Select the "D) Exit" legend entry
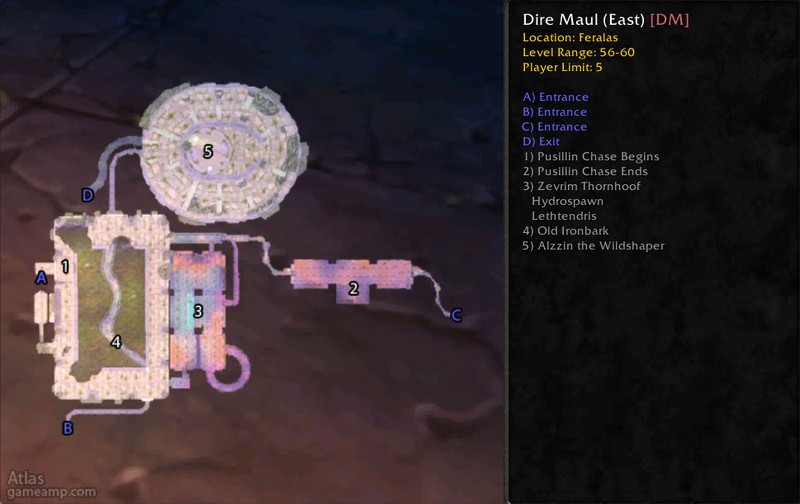The image size is (800, 504). [x=541, y=142]
